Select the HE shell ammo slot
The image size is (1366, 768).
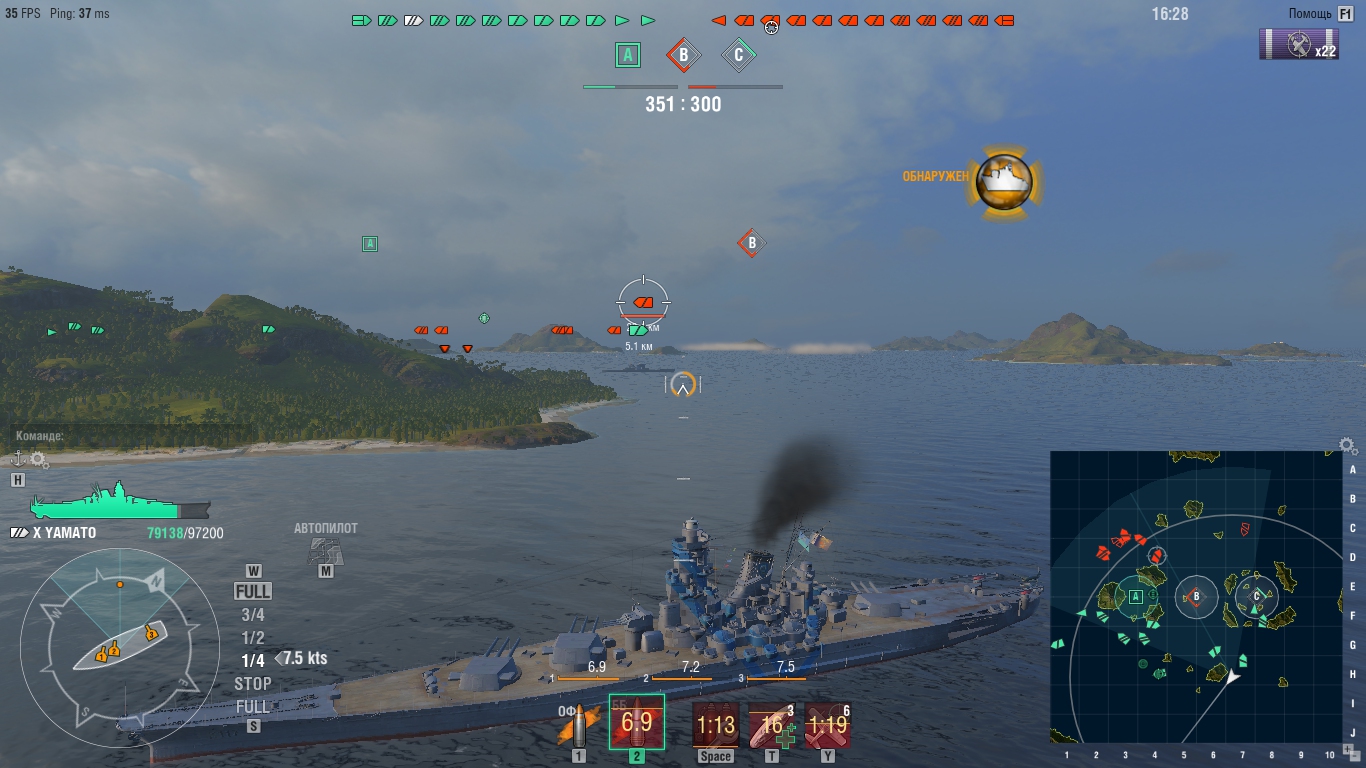pos(578,725)
